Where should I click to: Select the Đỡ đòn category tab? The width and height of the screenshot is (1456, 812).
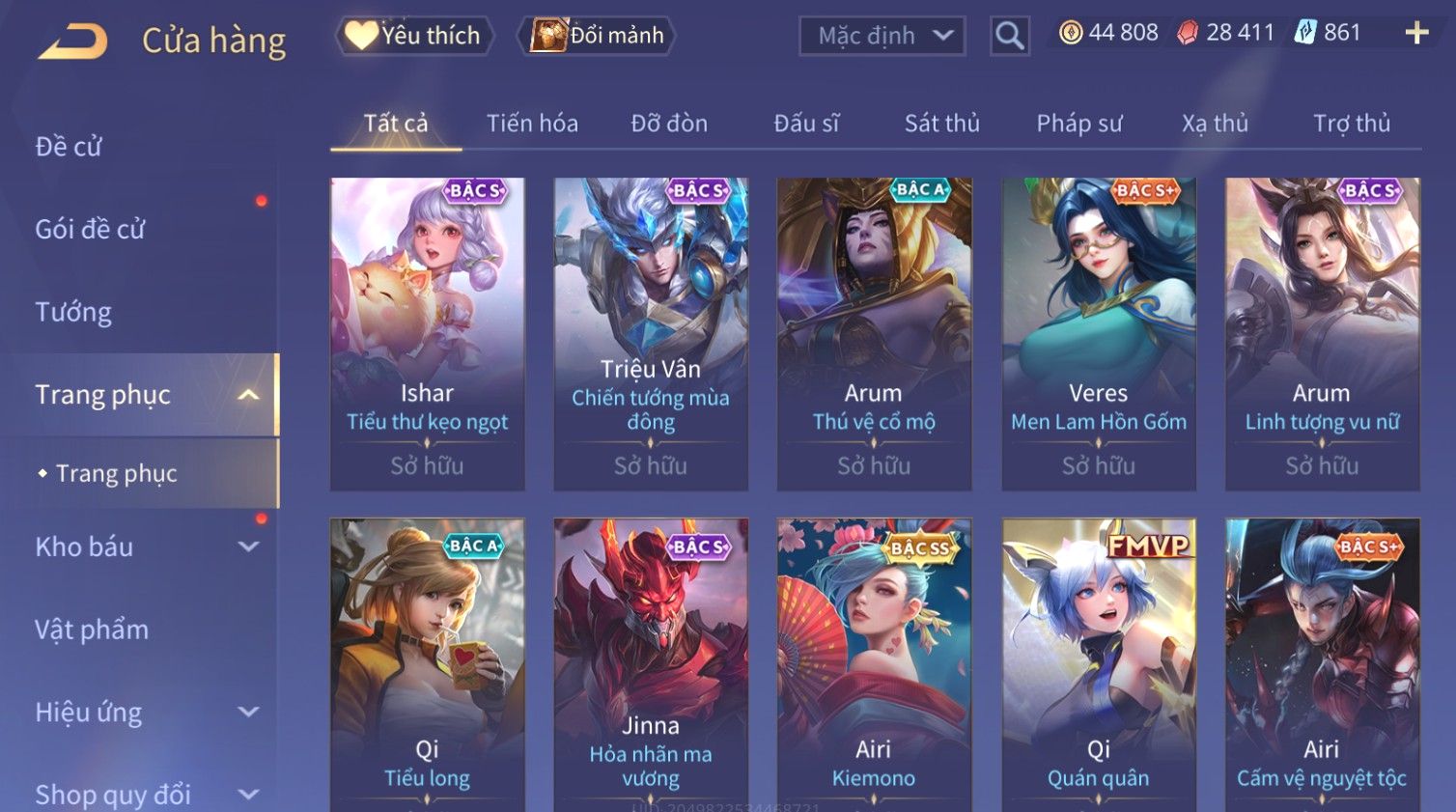(669, 124)
